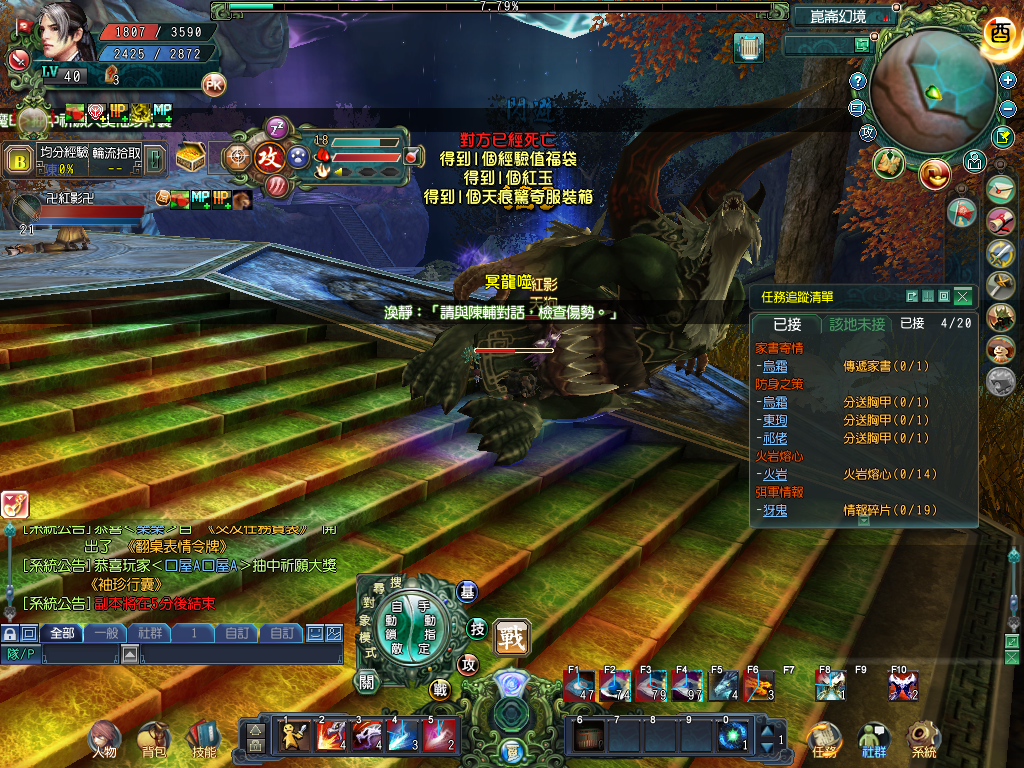Switch chat to the 社群 tab
This screenshot has height=768, width=1024.
click(x=150, y=633)
